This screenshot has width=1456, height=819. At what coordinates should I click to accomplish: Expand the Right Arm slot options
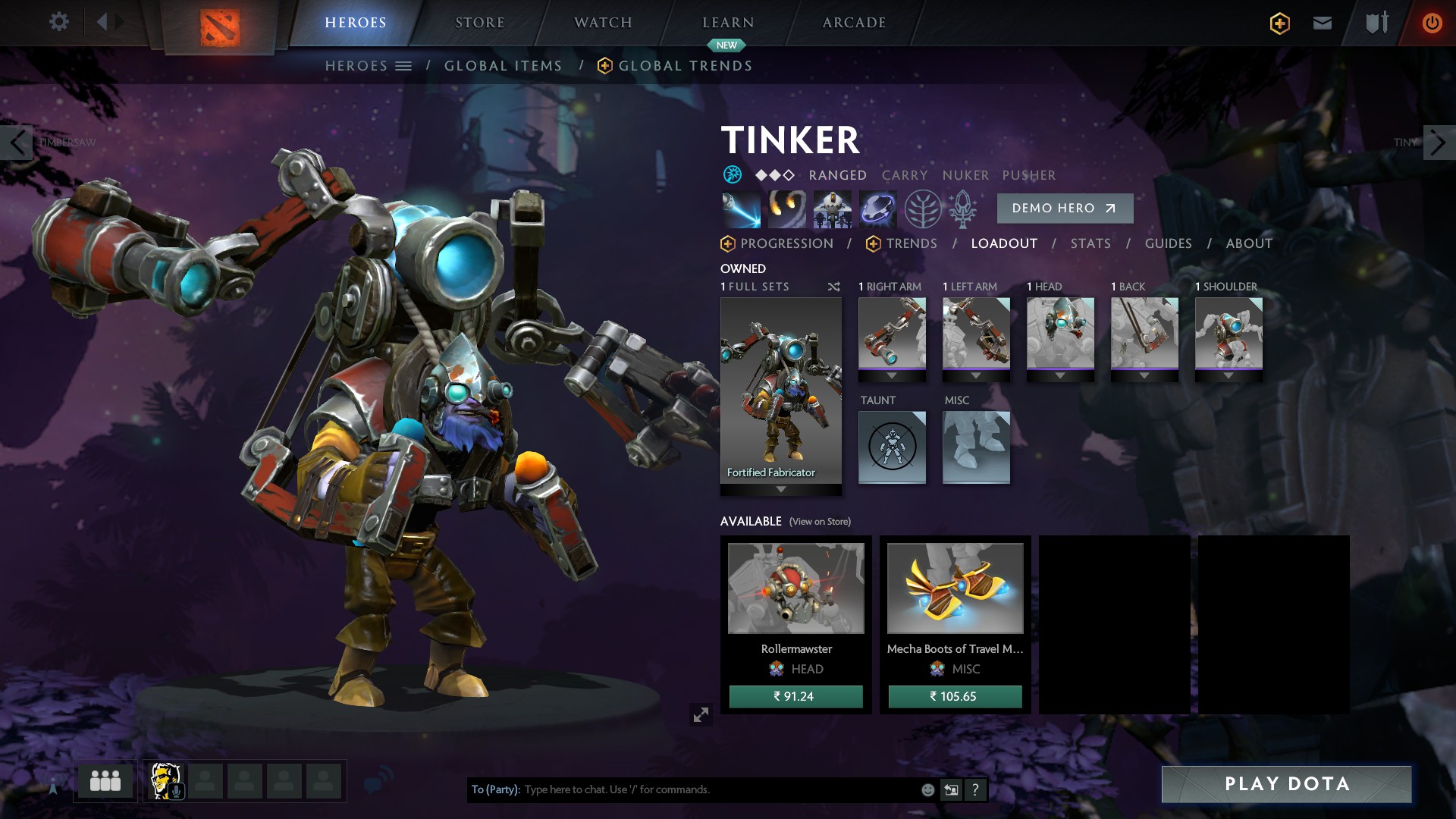(892, 373)
